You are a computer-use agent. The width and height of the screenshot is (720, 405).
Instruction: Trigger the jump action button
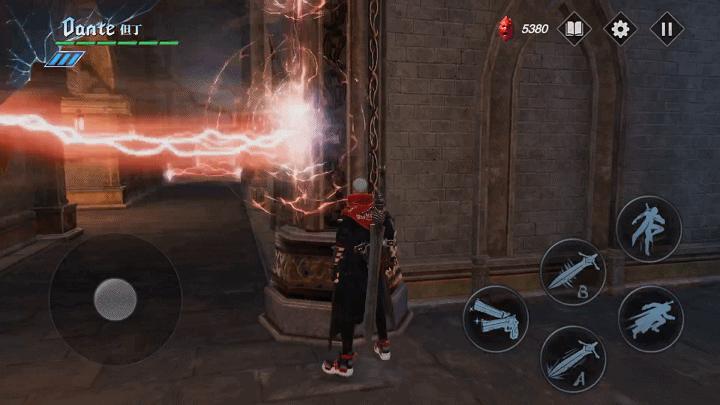[x=649, y=229]
